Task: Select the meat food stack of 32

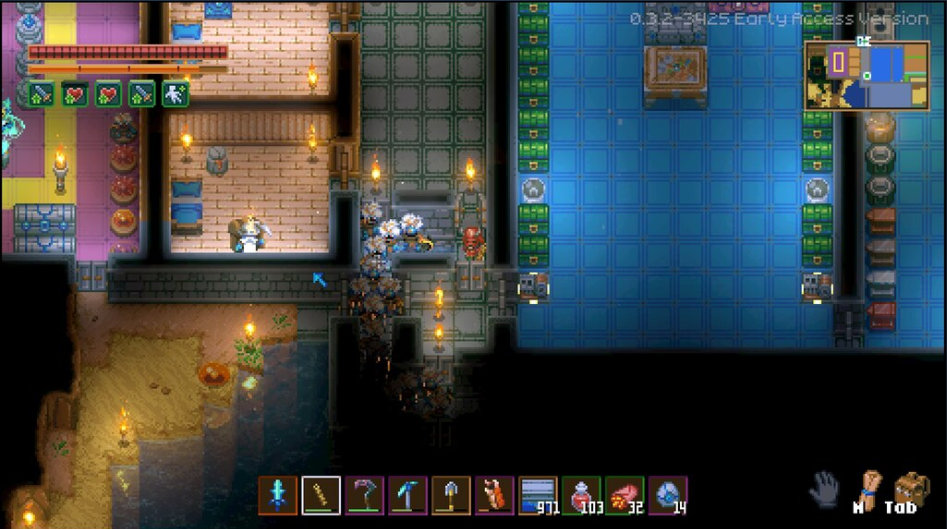Action: click(625, 495)
